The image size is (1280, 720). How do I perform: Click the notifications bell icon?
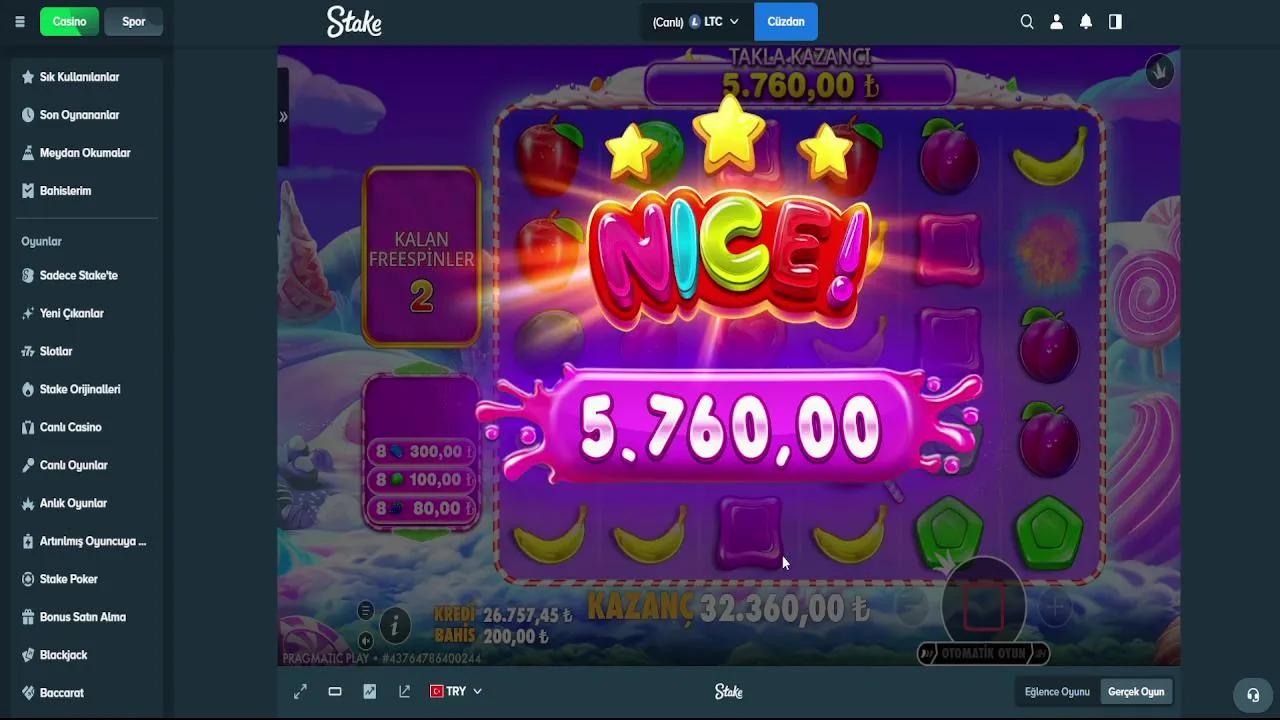click(1086, 21)
